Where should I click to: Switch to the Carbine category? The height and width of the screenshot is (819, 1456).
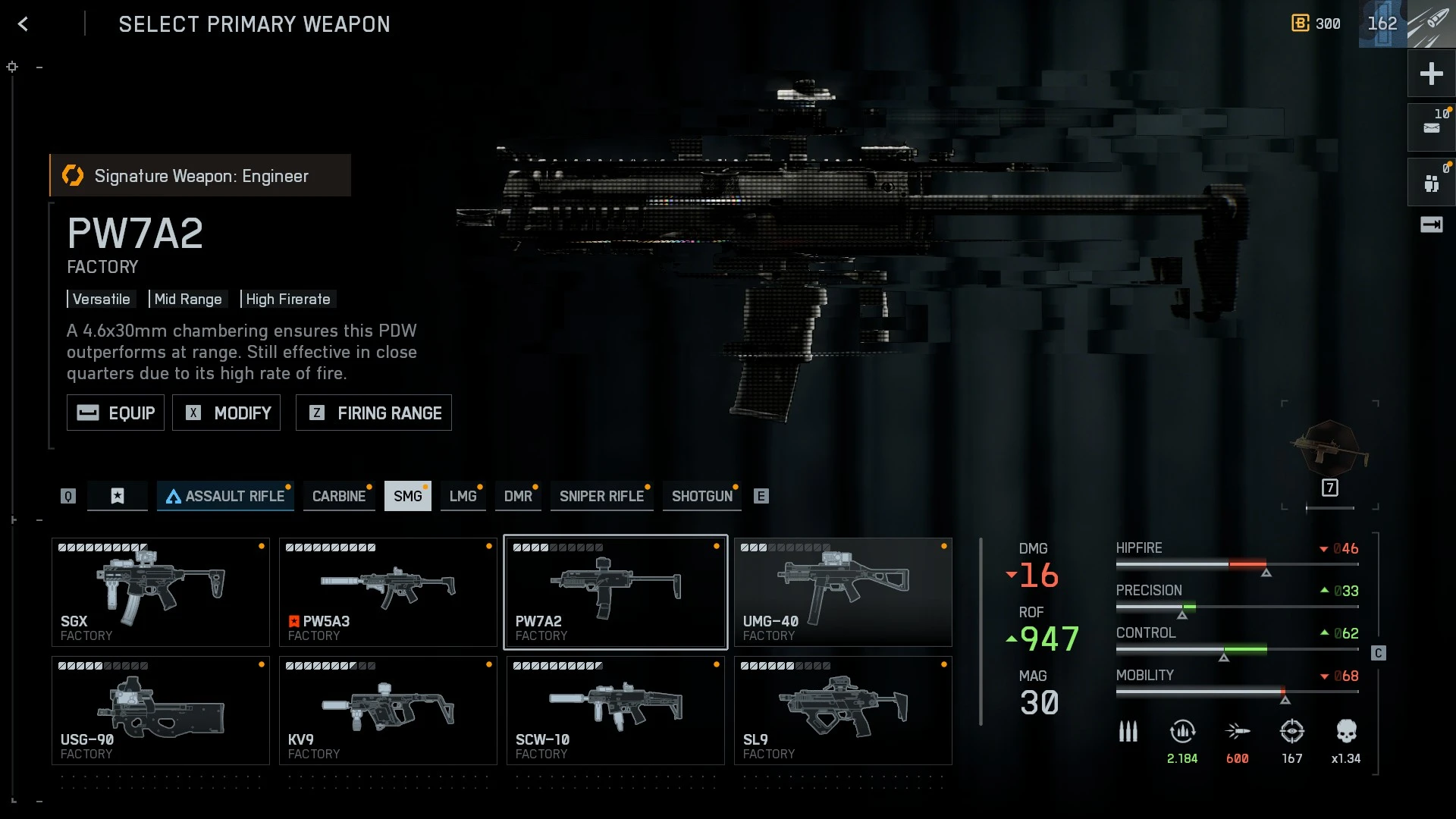[x=338, y=496]
